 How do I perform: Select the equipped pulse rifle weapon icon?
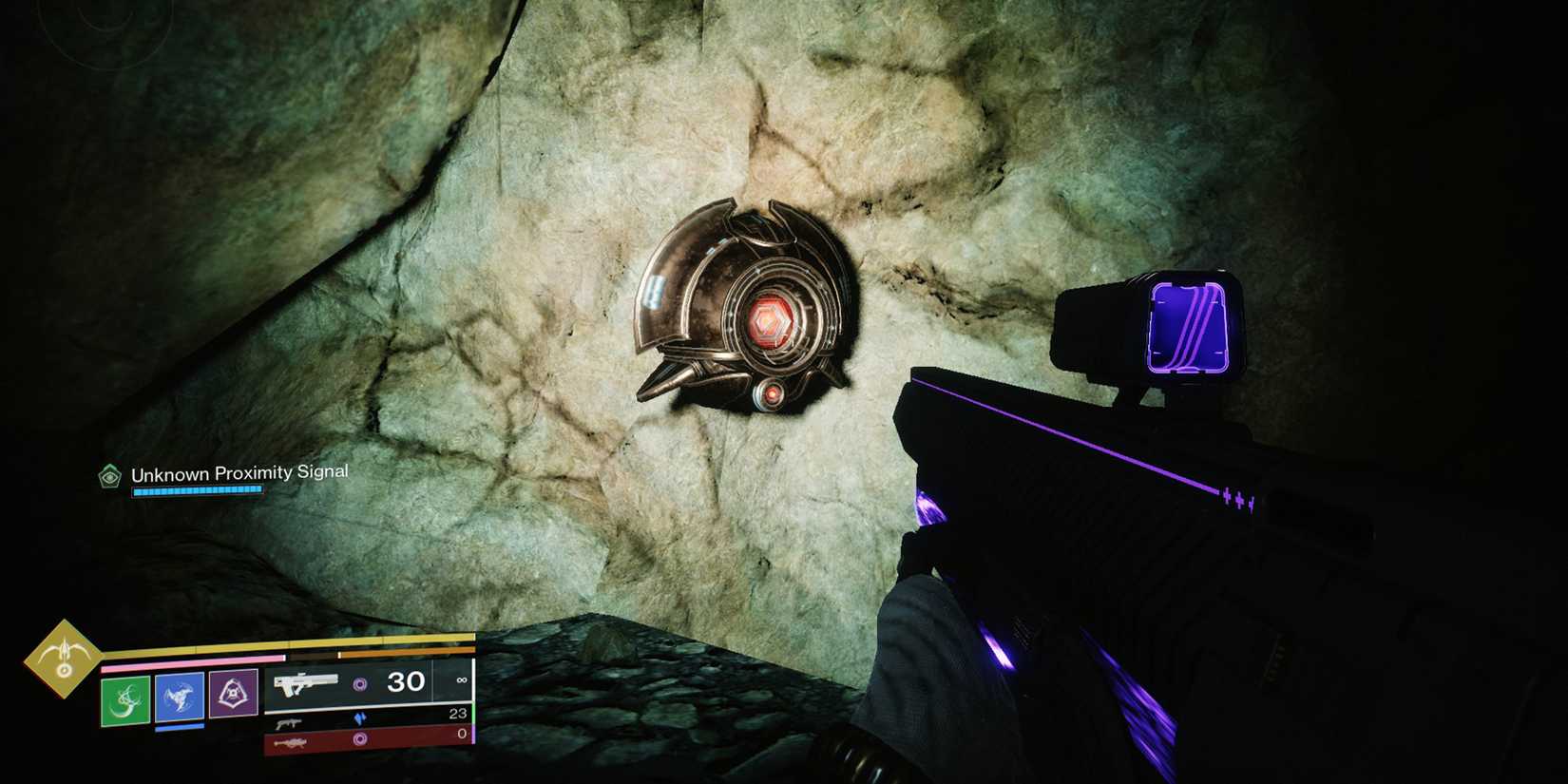tap(305, 684)
